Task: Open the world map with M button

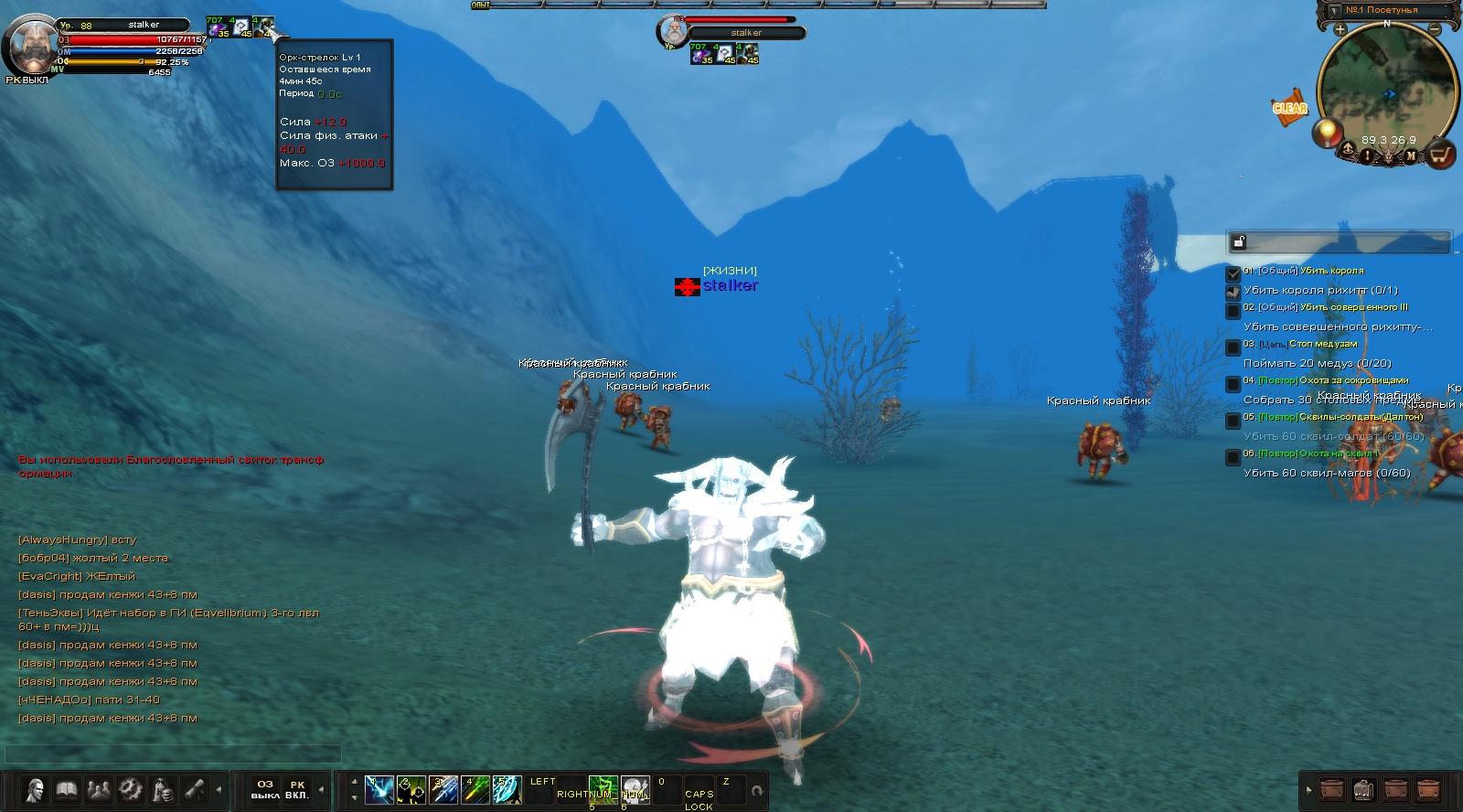Action: (1411, 155)
